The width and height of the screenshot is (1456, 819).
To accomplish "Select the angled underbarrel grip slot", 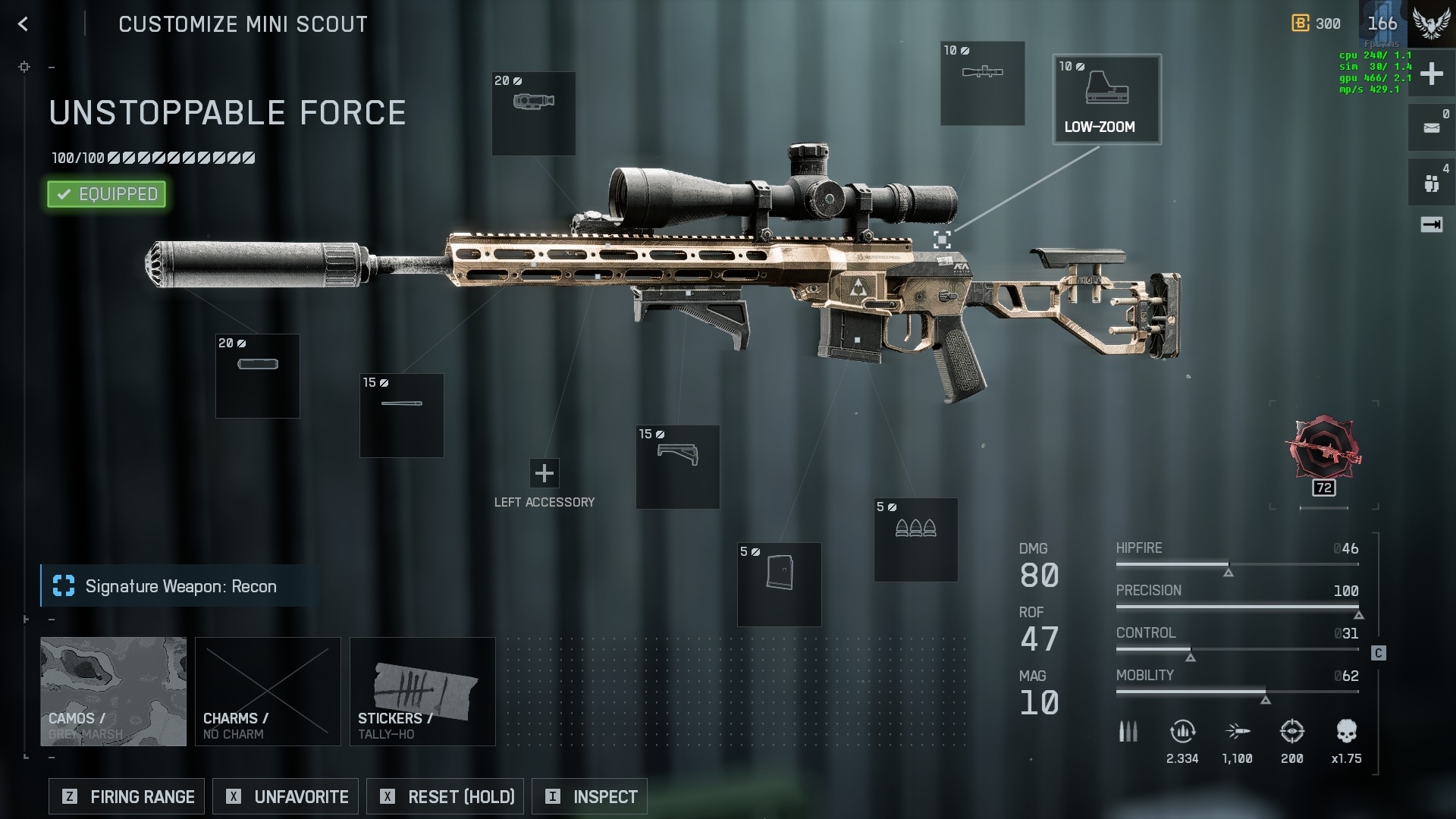I will (677, 467).
